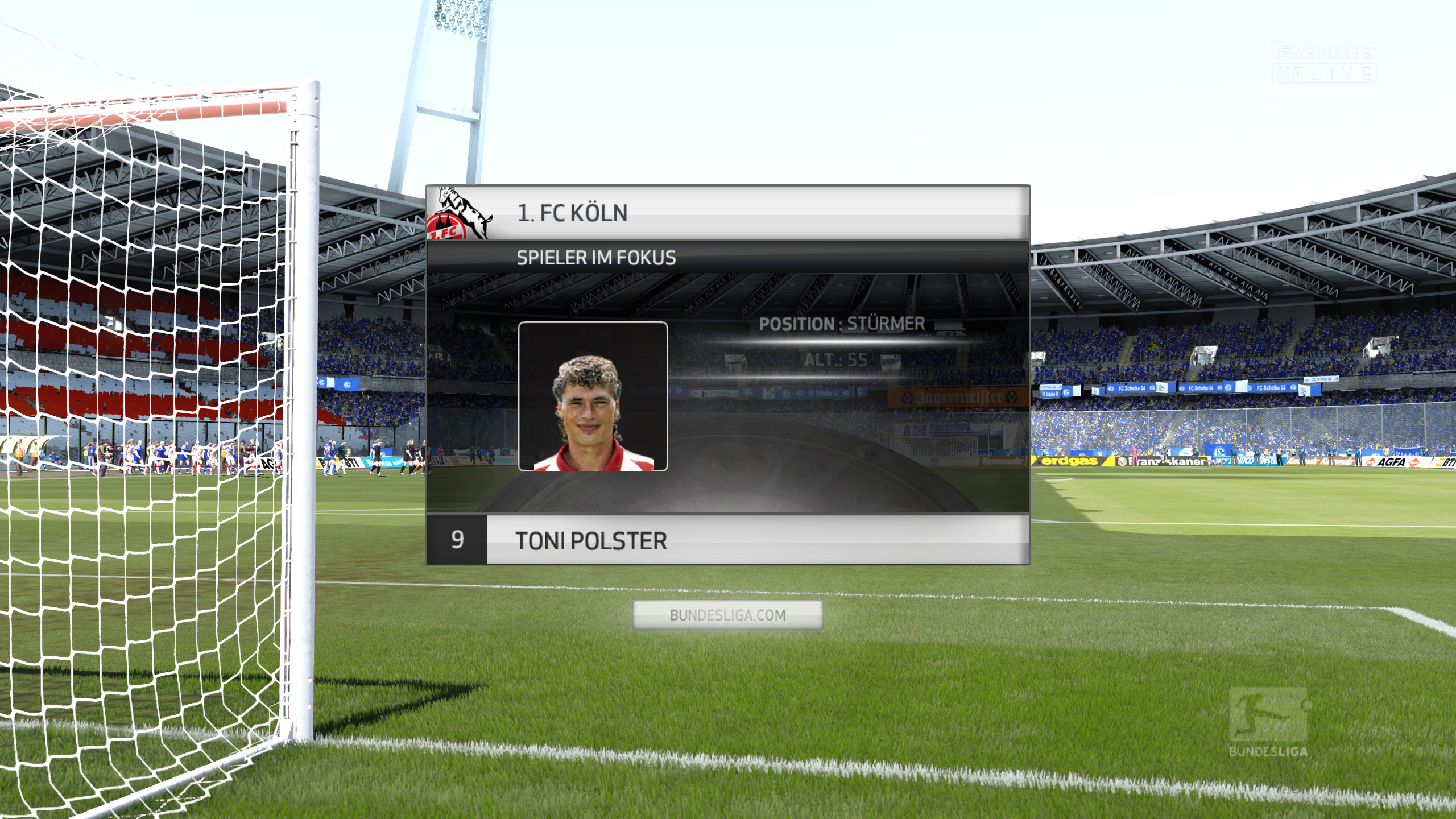Image resolution: width=1456 pixels, height=819 pixels.
Task: Click the 1. FC Köln club crest
Action: 460,214
